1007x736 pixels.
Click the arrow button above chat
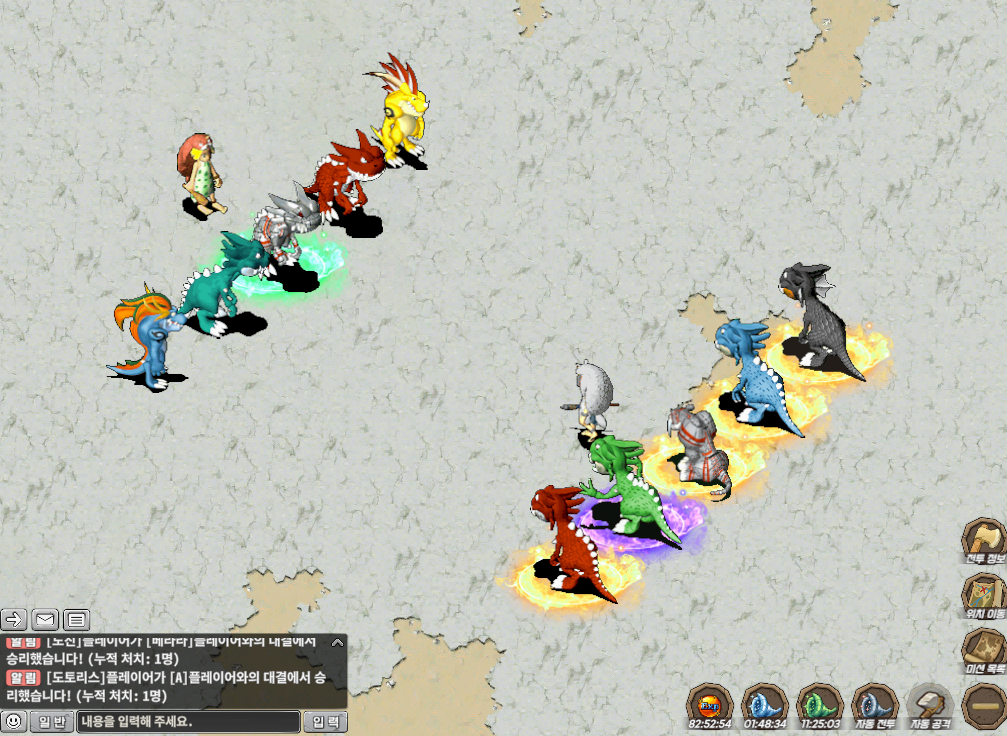click(x=13, y=619)
